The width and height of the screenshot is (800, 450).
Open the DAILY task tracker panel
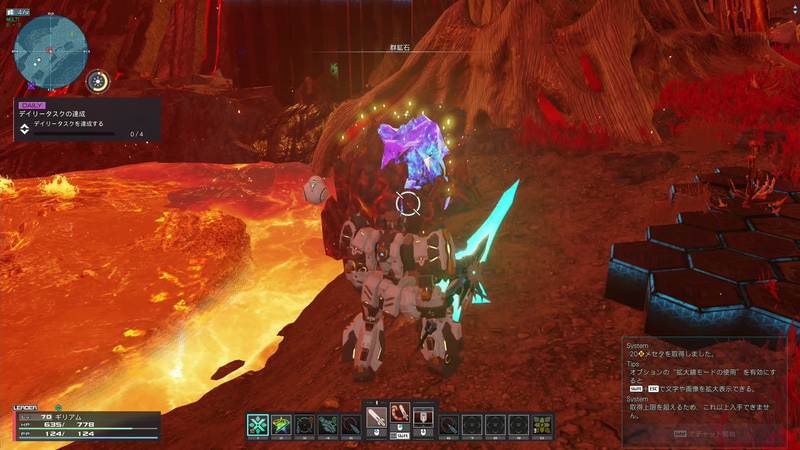pyautogui.click(x=85, y=119)
